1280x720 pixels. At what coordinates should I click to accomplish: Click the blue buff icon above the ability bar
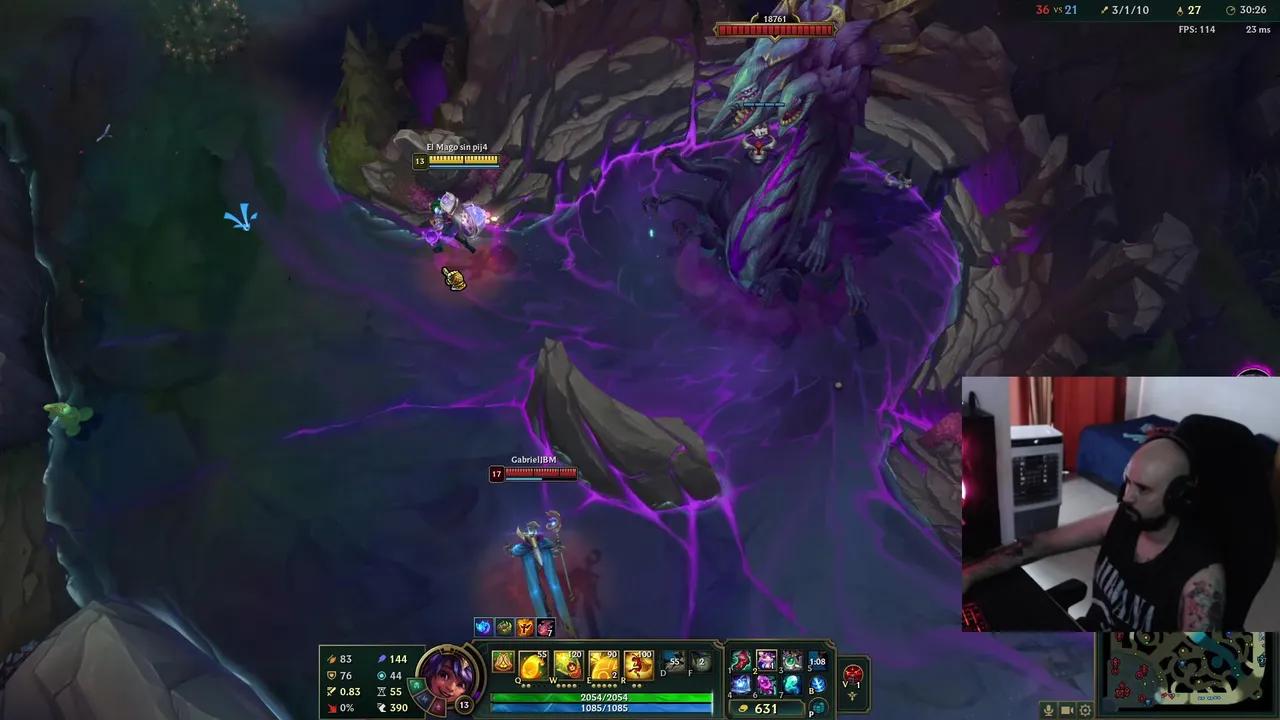click(484, 628)
